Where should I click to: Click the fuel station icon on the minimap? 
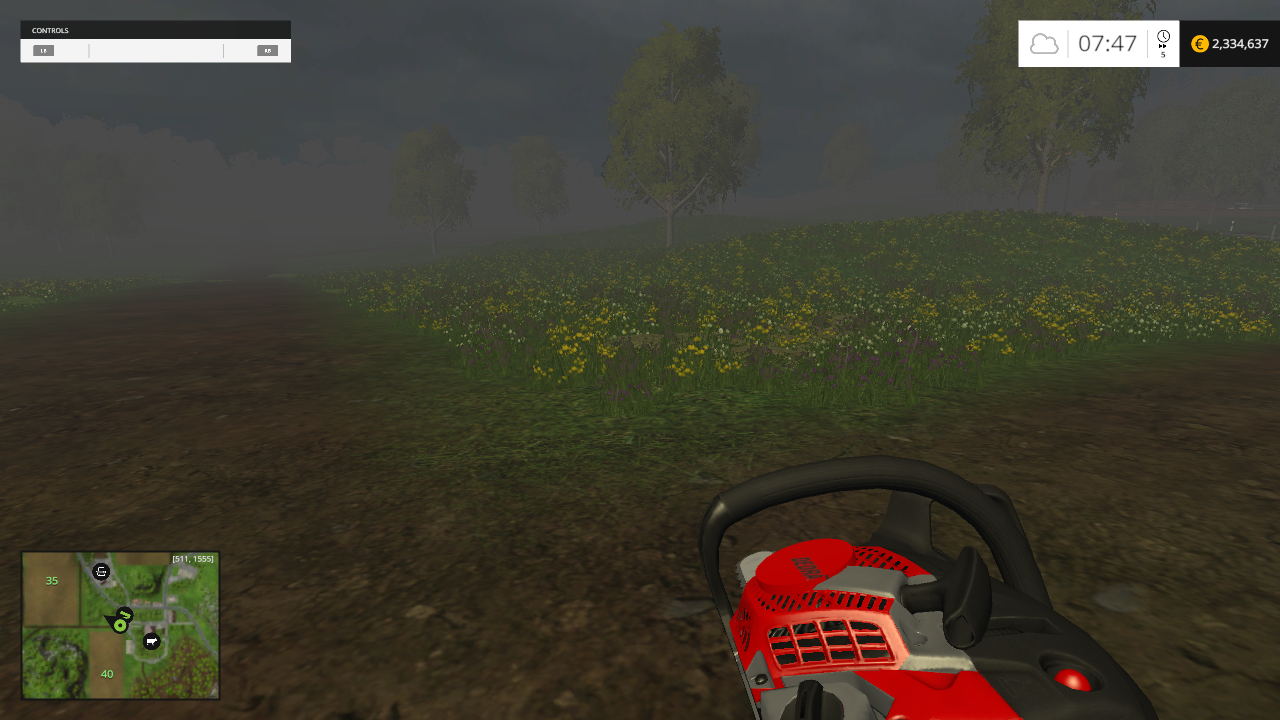coord(100,572)
